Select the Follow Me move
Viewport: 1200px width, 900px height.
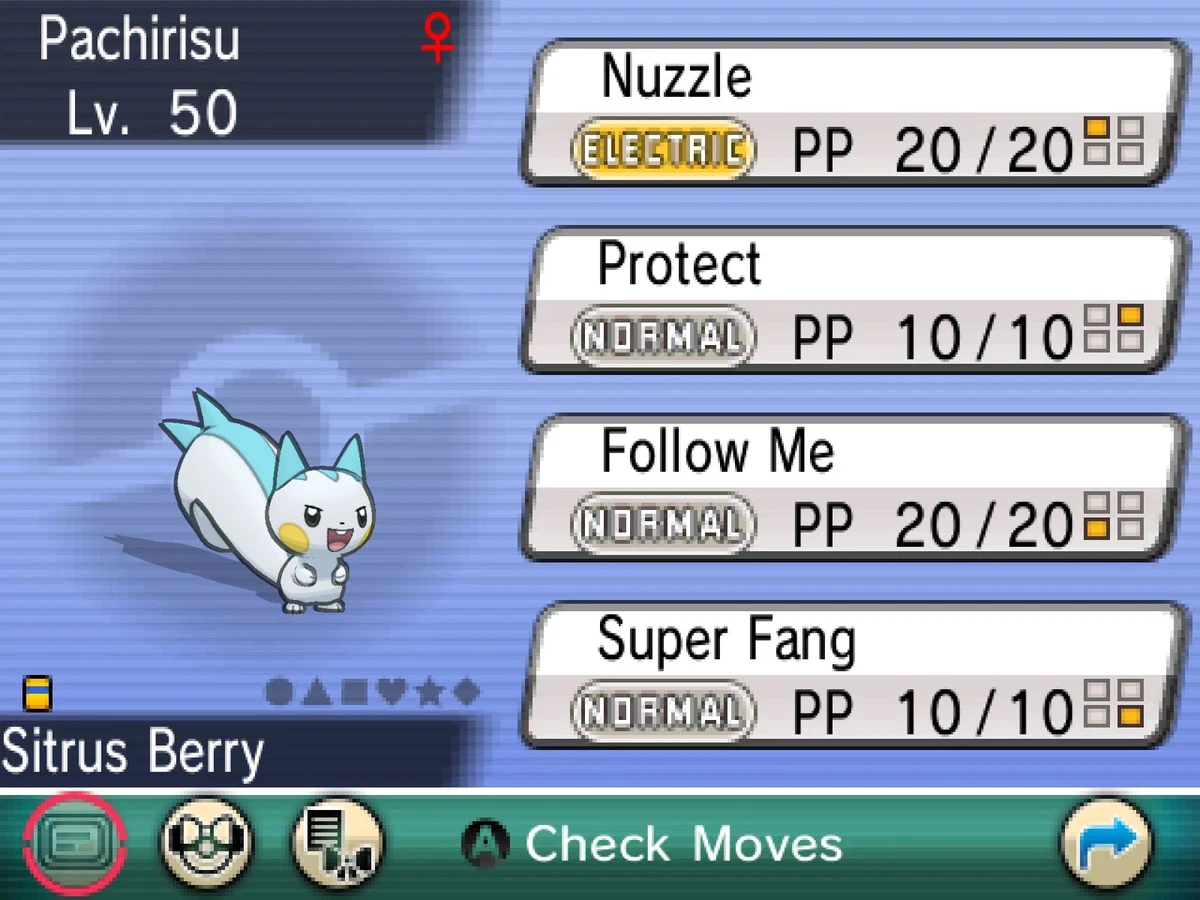[850, 487]
